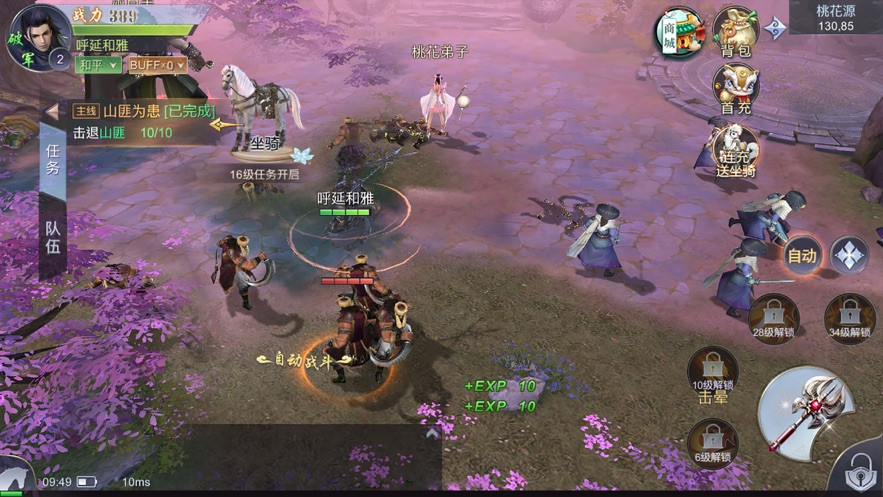This screenshot has height=497, width=883.
Task: Tap the locked 34级解锁 skill slot
Action: click(x=849, y=318)
